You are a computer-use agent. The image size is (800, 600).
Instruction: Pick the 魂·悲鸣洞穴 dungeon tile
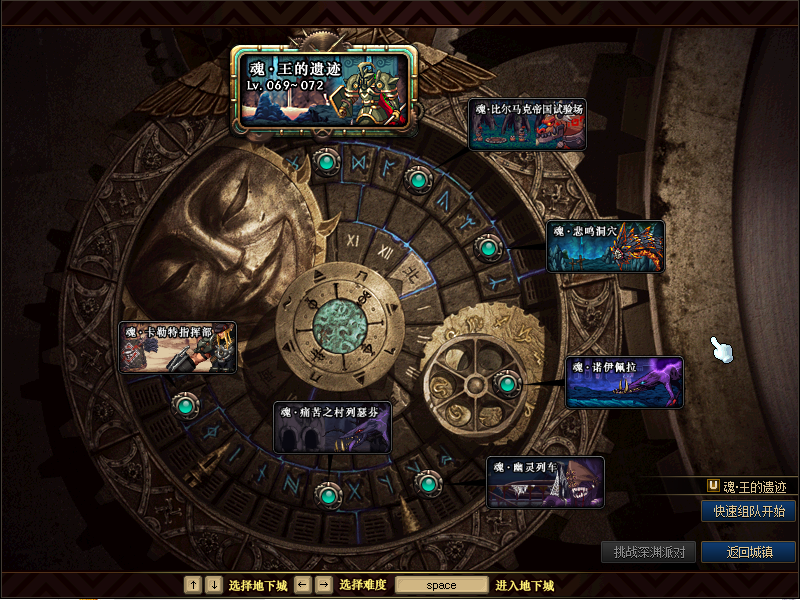pyautogui.click(x=605, y=246)
